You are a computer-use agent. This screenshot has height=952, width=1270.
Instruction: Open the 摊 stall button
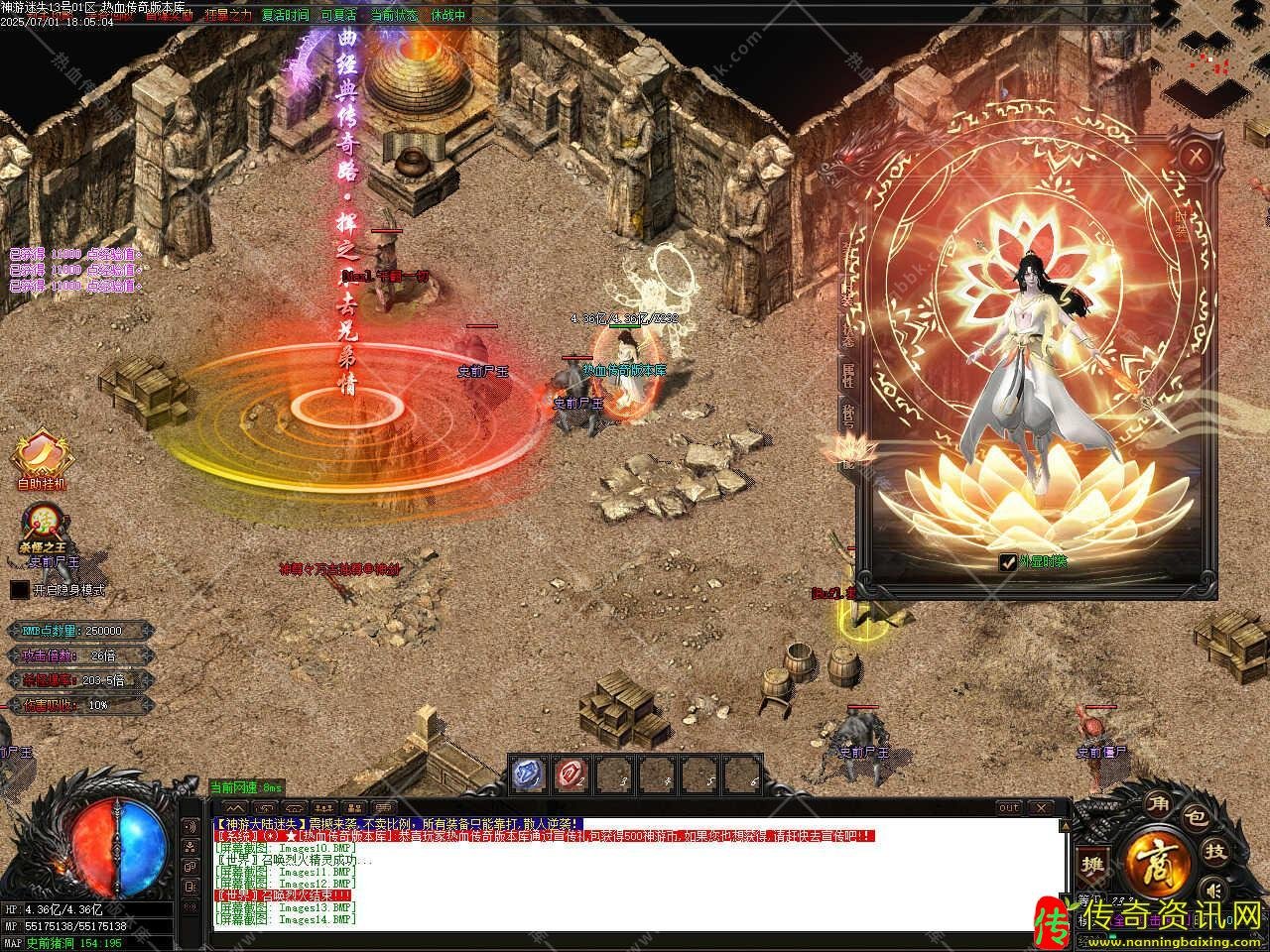pos(1093,865)
